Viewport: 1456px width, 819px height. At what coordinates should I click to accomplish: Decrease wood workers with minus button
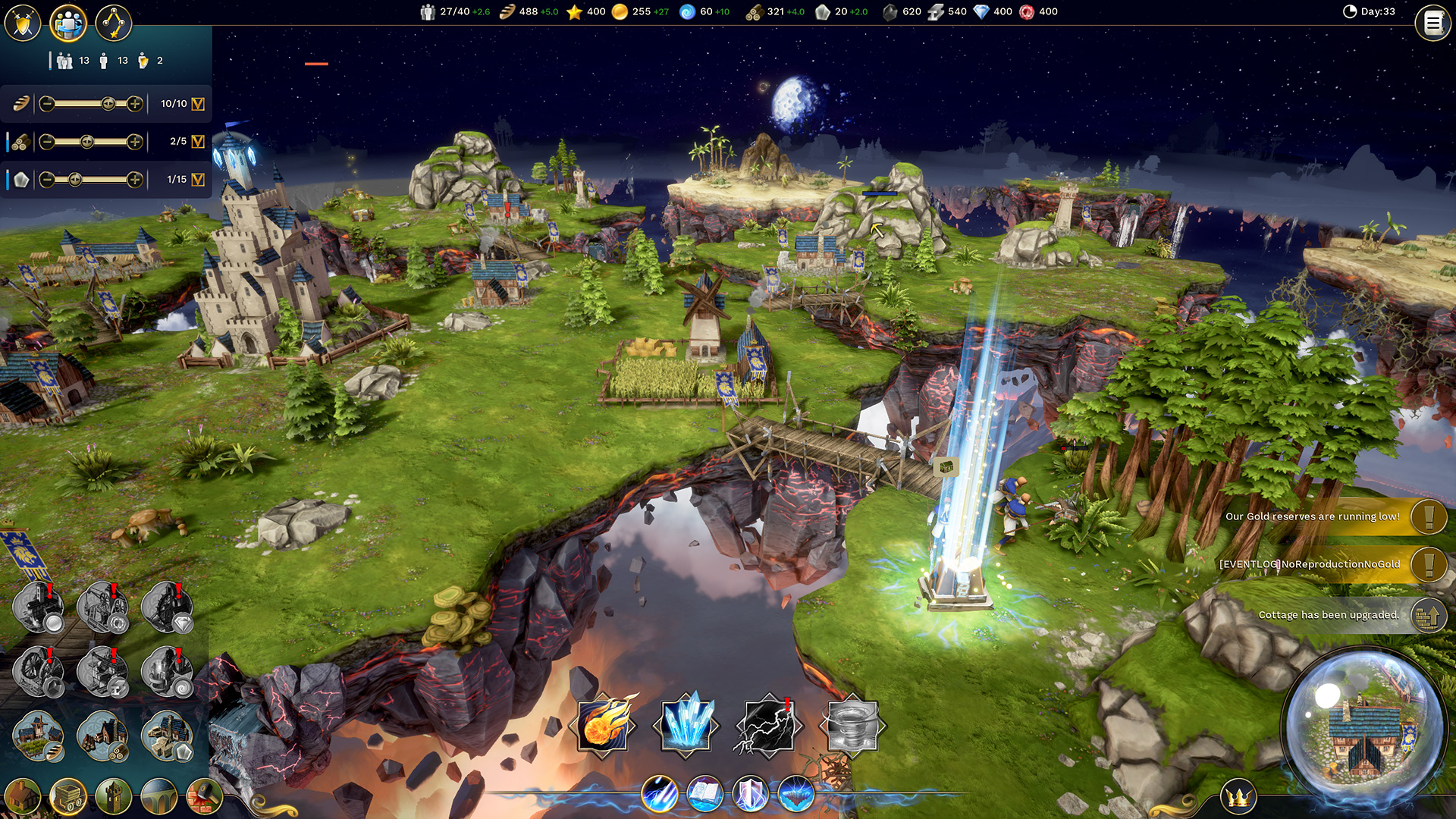tap(47, 141)
